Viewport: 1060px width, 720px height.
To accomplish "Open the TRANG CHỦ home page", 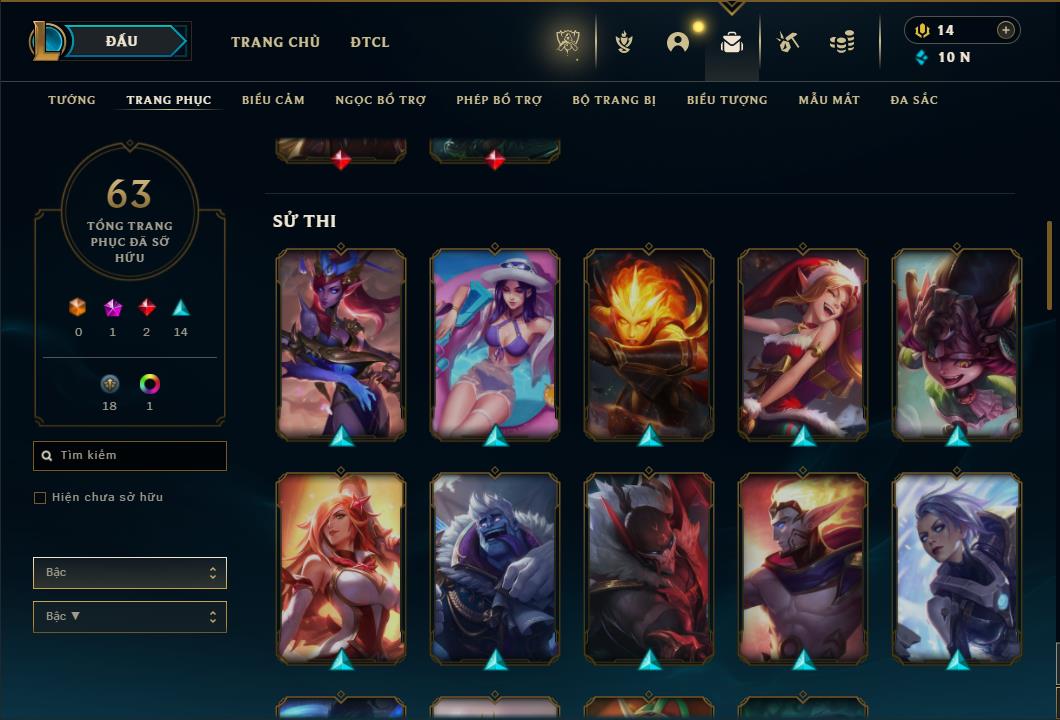I will [275, 42].
